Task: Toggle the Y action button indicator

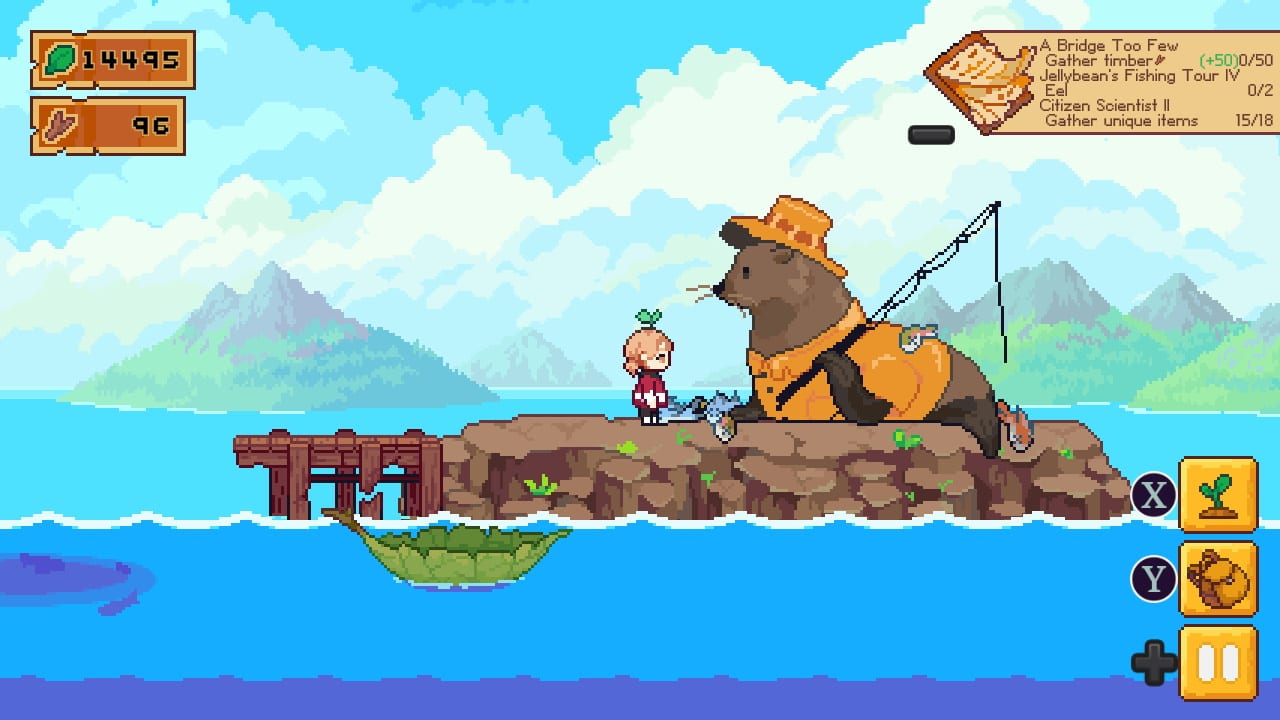Action: [x=1153, y=579]
